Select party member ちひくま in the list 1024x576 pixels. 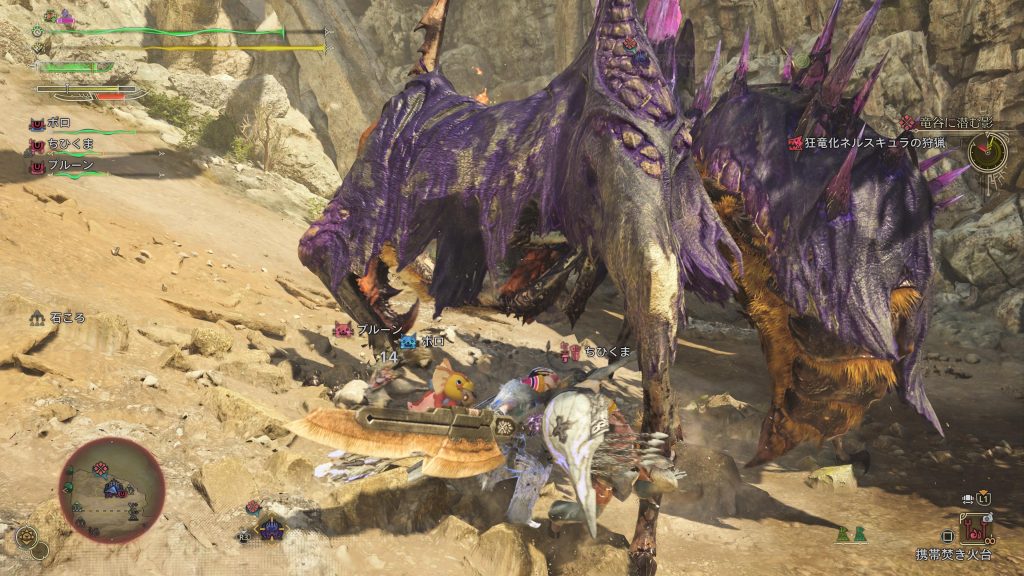72,144
